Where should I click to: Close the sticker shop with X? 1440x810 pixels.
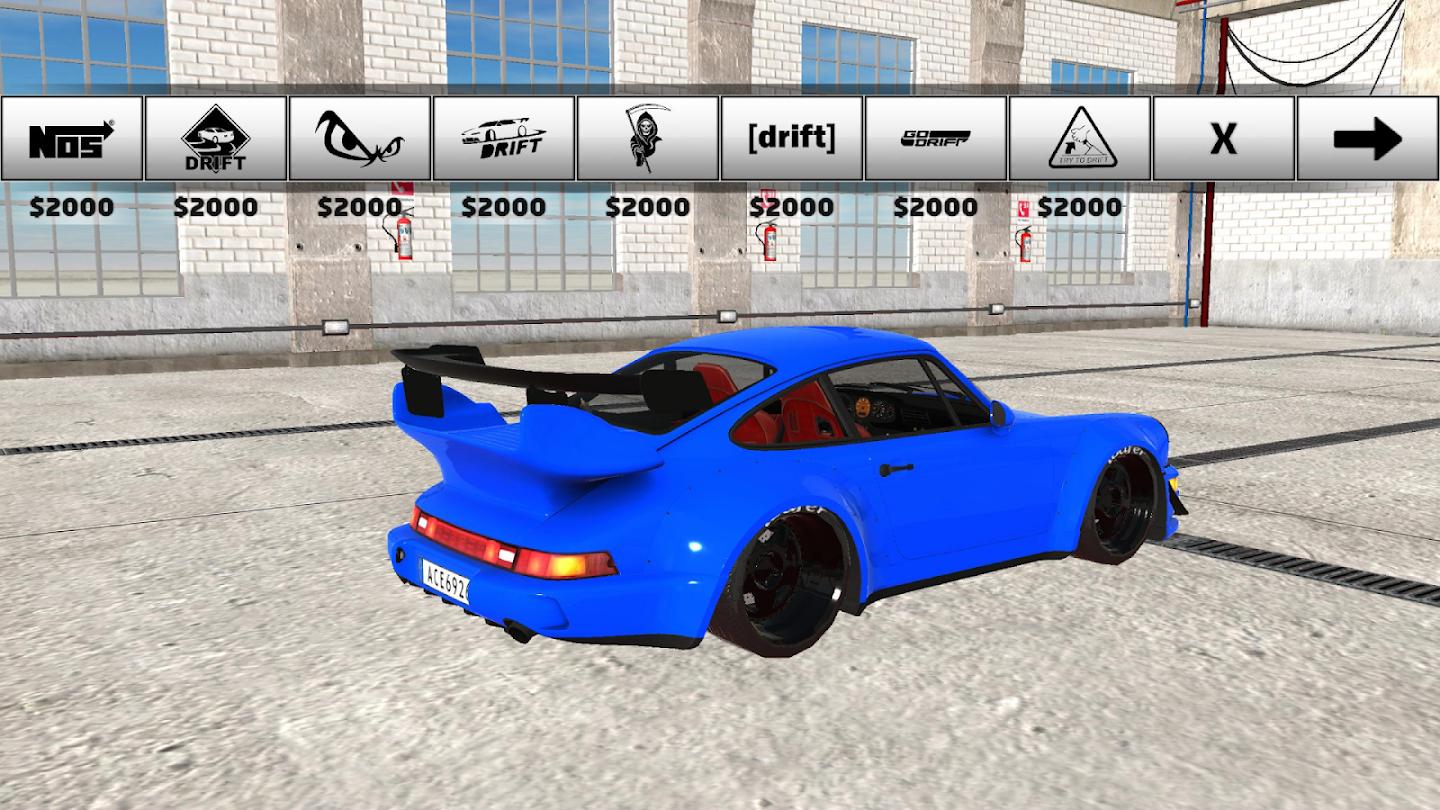pyautogui.click(x=1224, y=138)
